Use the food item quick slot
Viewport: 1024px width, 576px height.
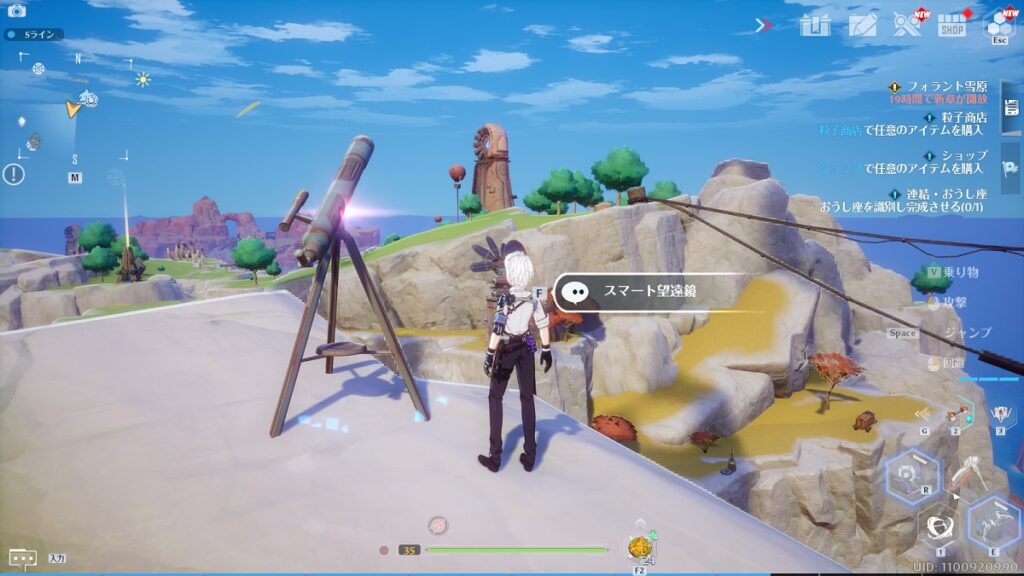pyautogui.click(x=640, y=547)
